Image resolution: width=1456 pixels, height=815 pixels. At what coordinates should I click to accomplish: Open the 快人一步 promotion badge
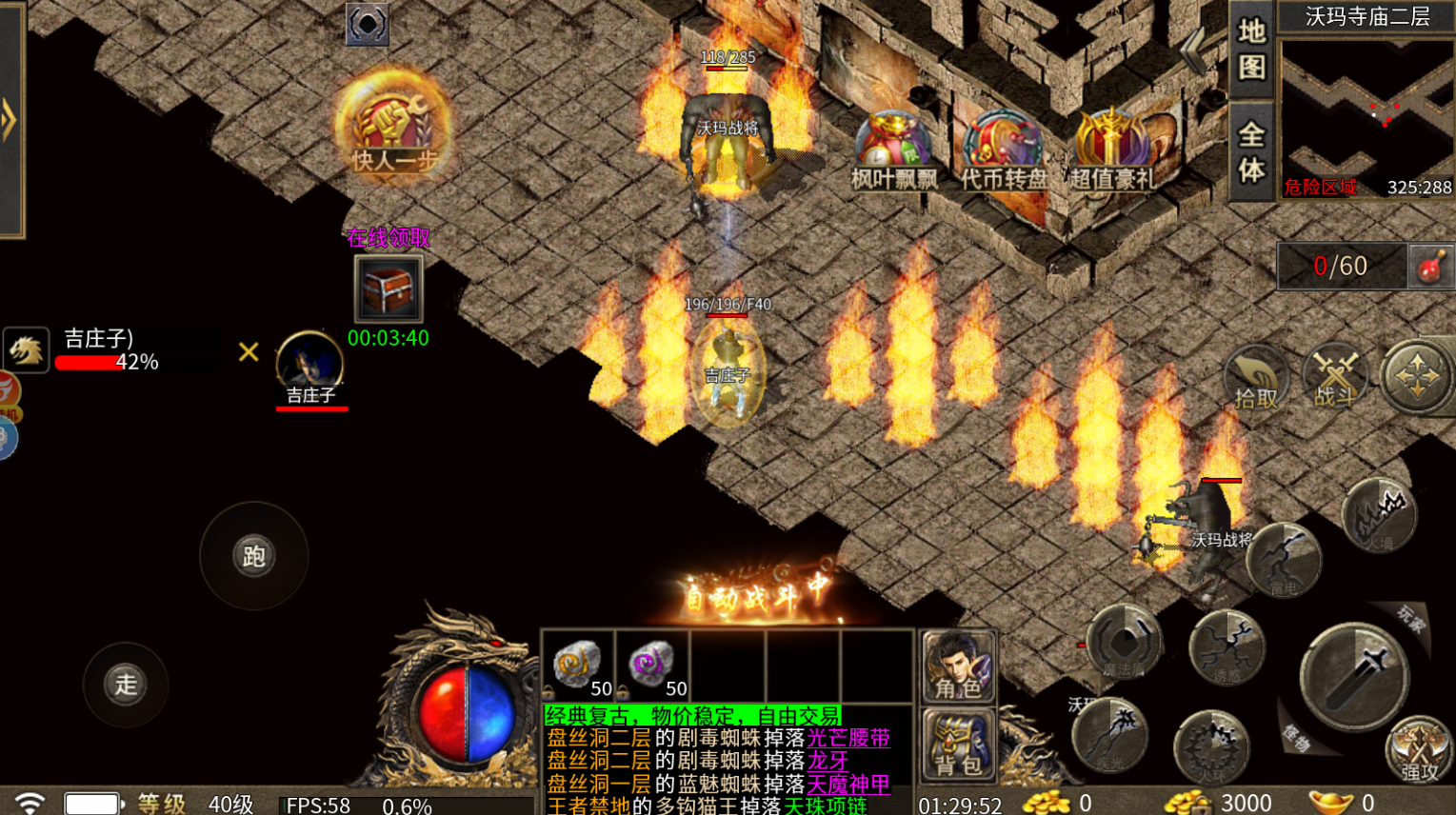392,124
